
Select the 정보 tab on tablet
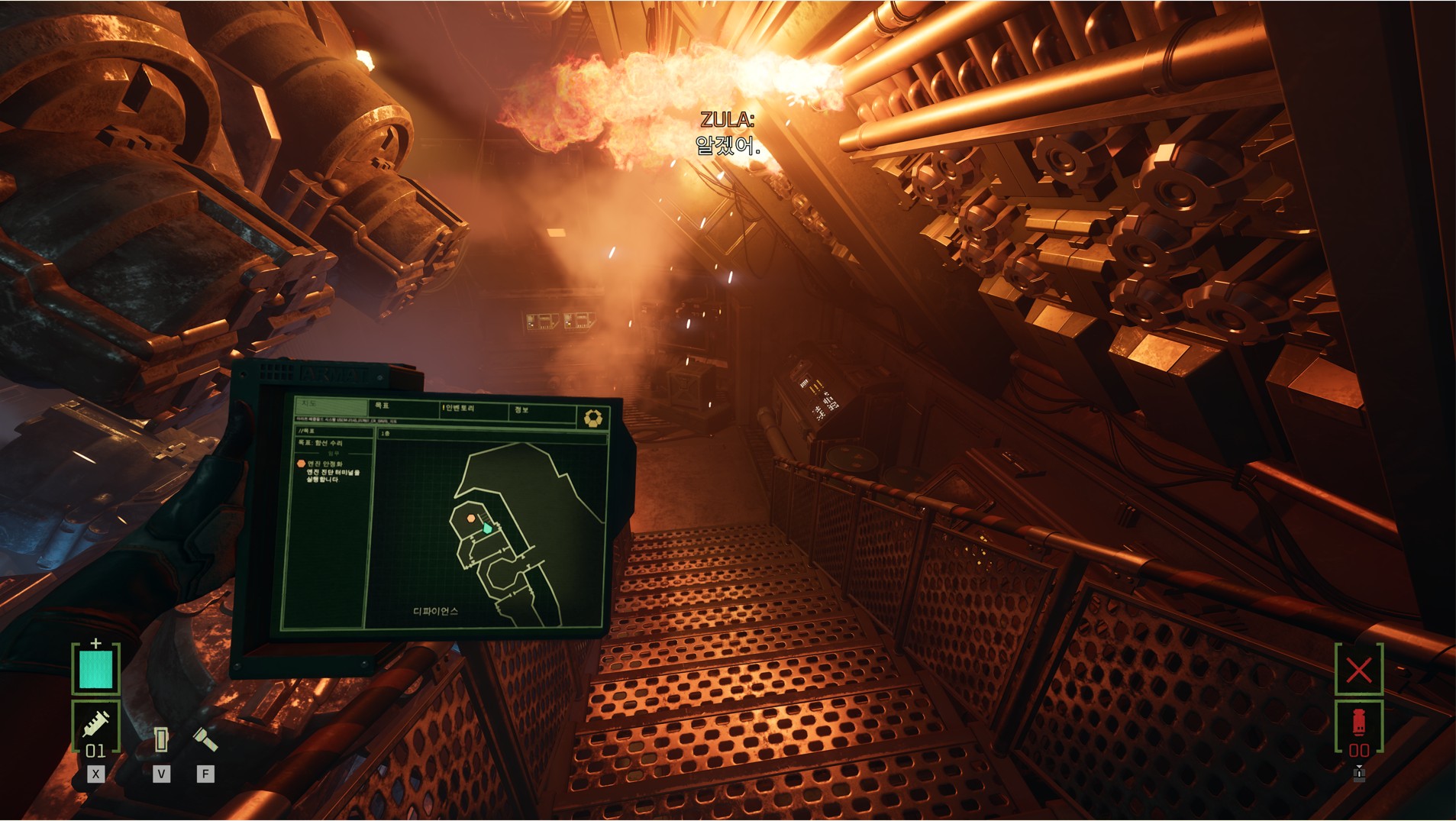[521, 411]
